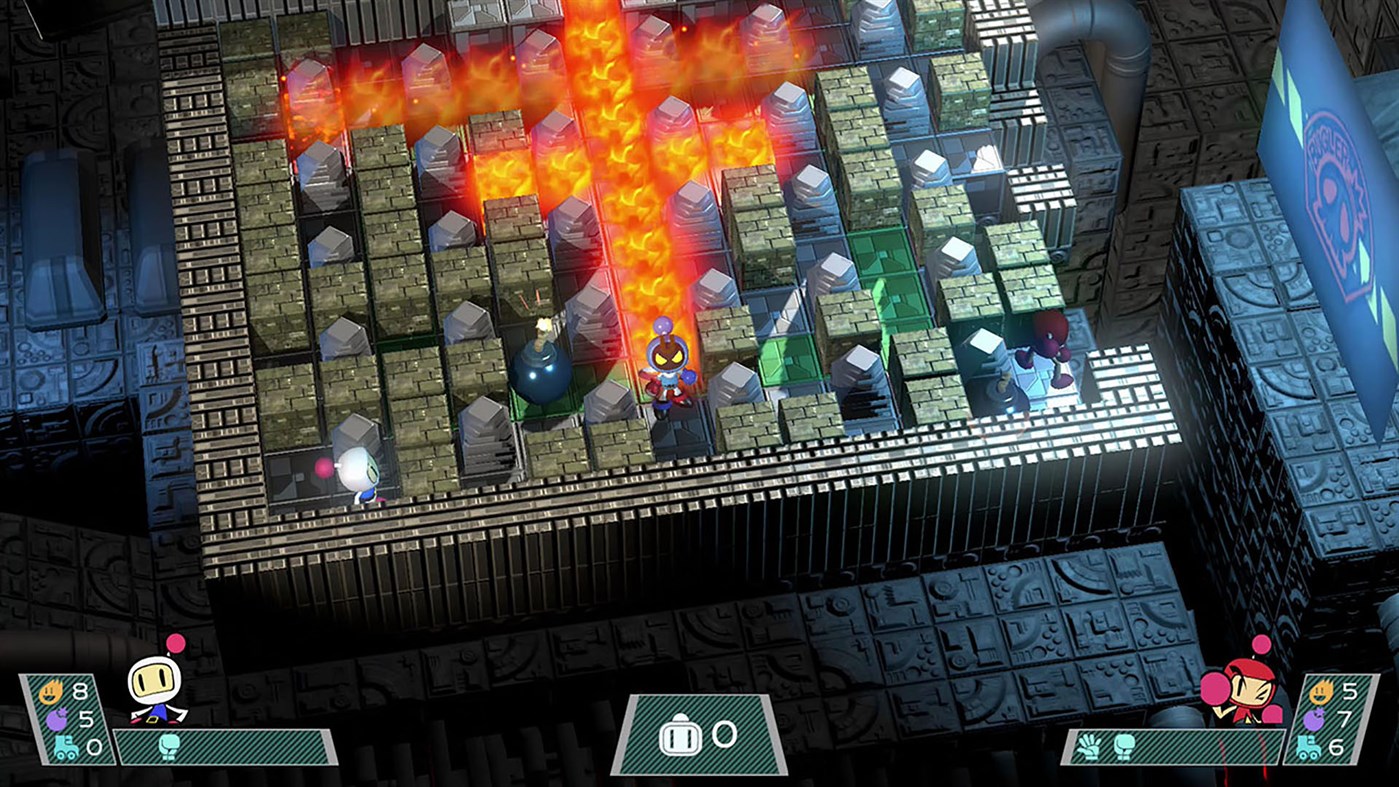This screenshot has width=1399, height=787.
Task: Click the glove punch icon on right HUD
Action: click(x=1088, y=744)
